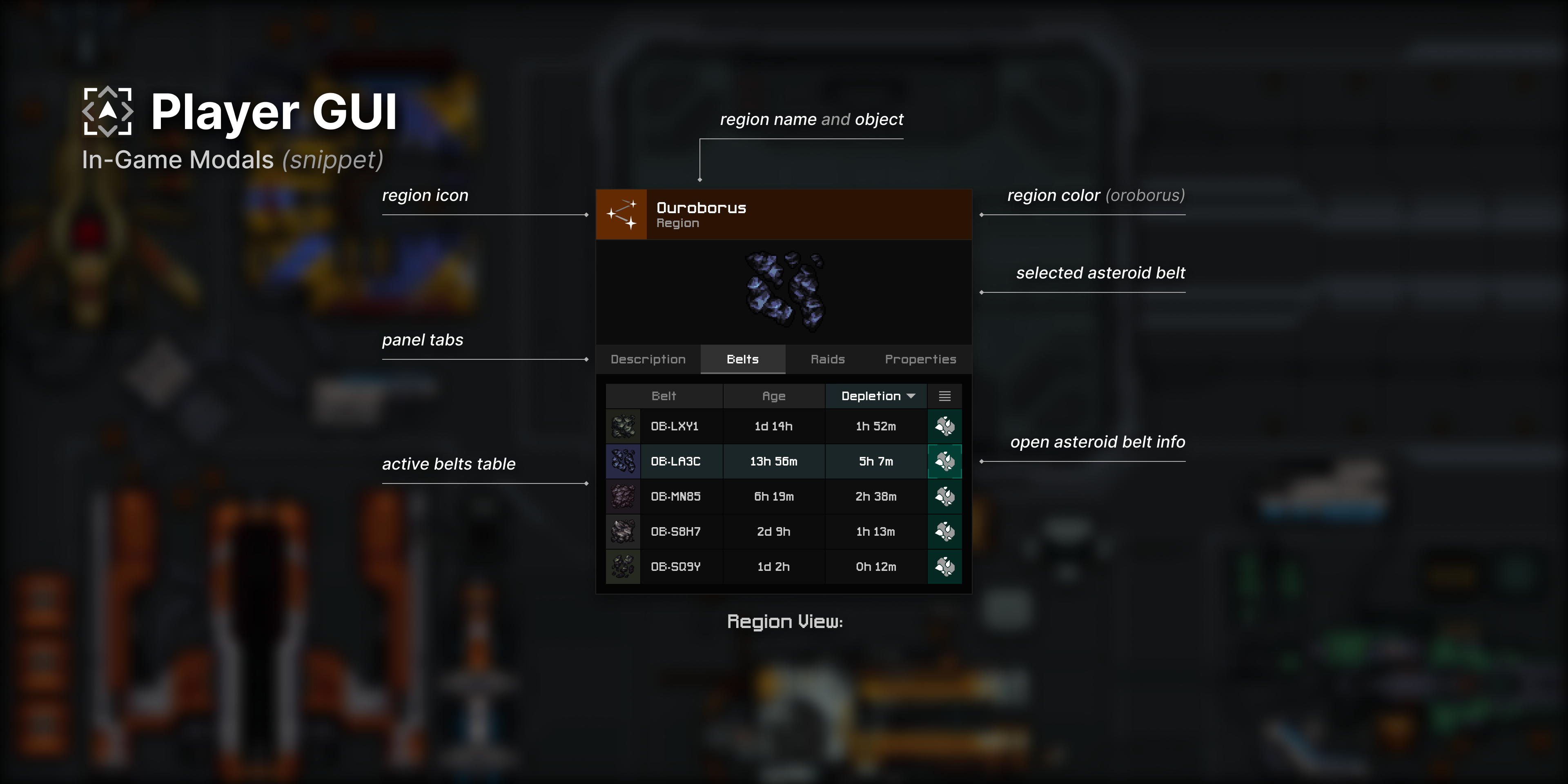The image size is (1568, 784).
Task: Switch to the Raids tab
Action: [x=828, y=359]
